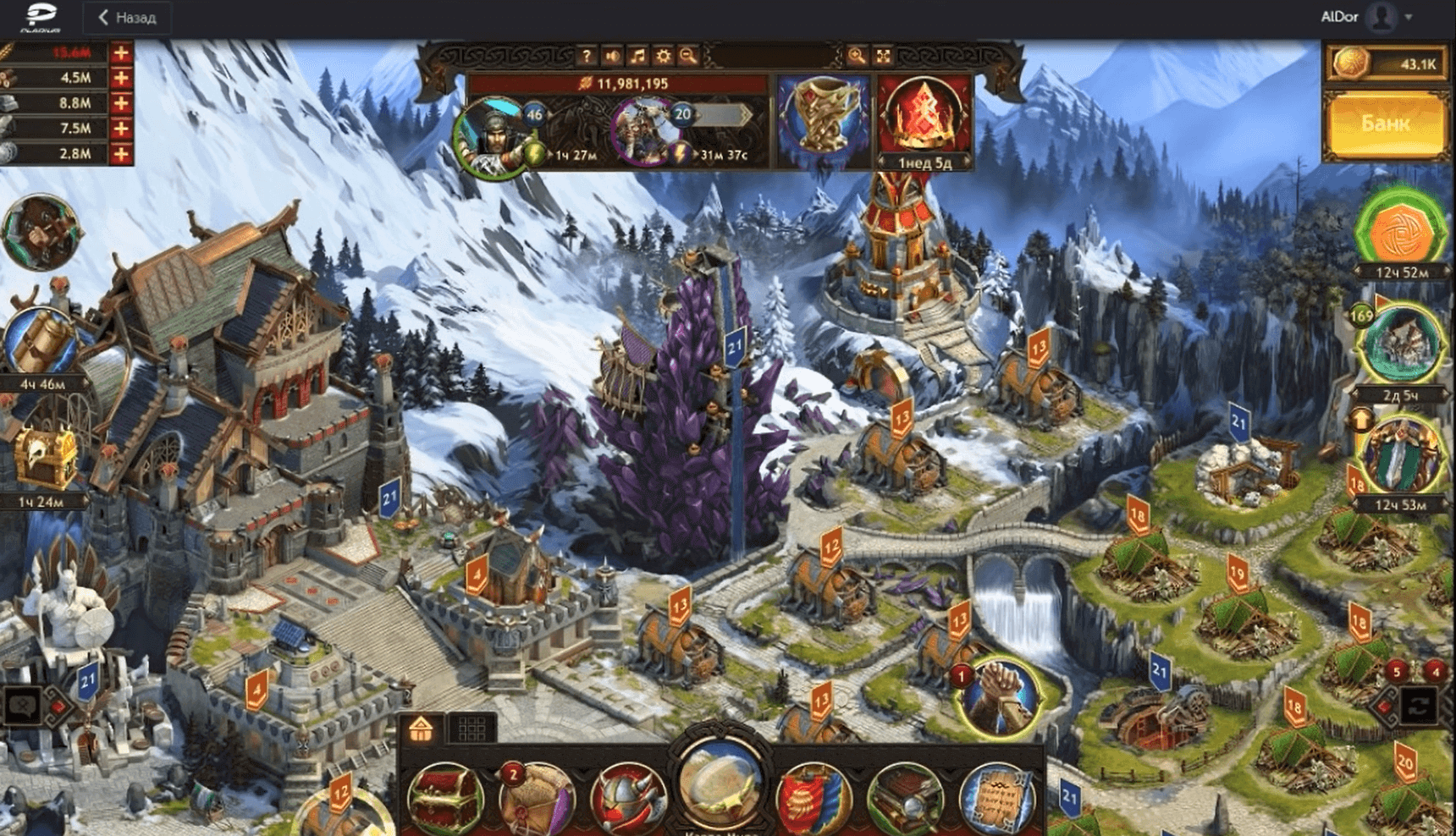
Task: Open the AlDor account dropdown
Action: [x=1409, y=17]
